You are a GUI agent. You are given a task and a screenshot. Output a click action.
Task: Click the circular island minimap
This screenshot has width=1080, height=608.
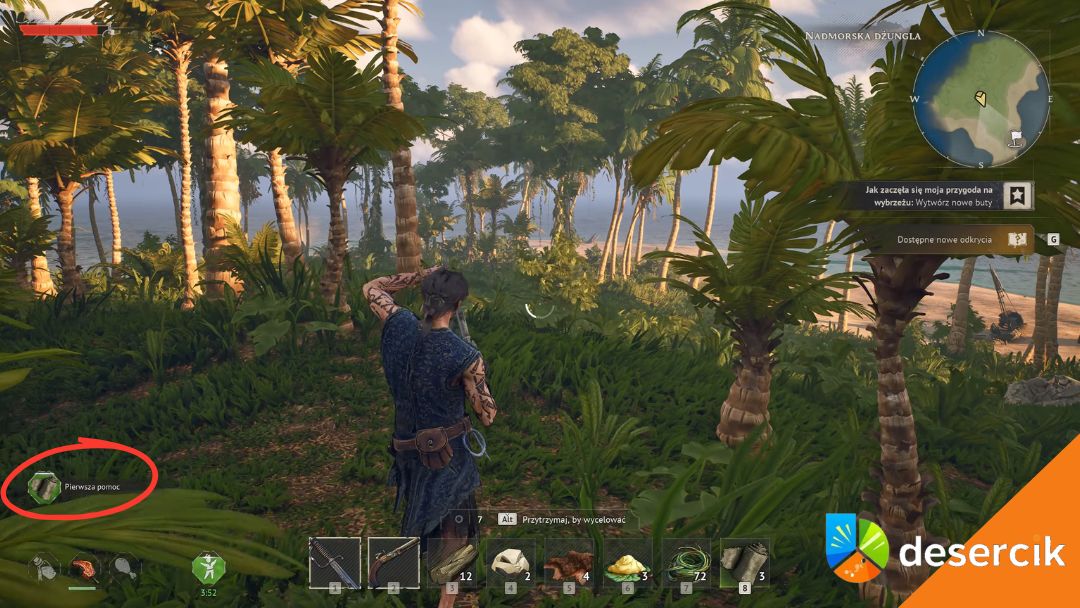(x=981, y=99)
